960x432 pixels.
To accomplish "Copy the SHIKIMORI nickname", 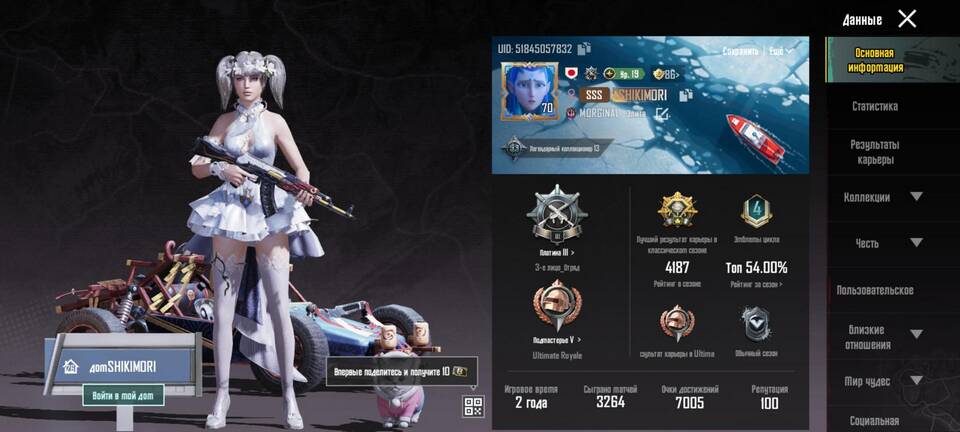I will 686,95.
